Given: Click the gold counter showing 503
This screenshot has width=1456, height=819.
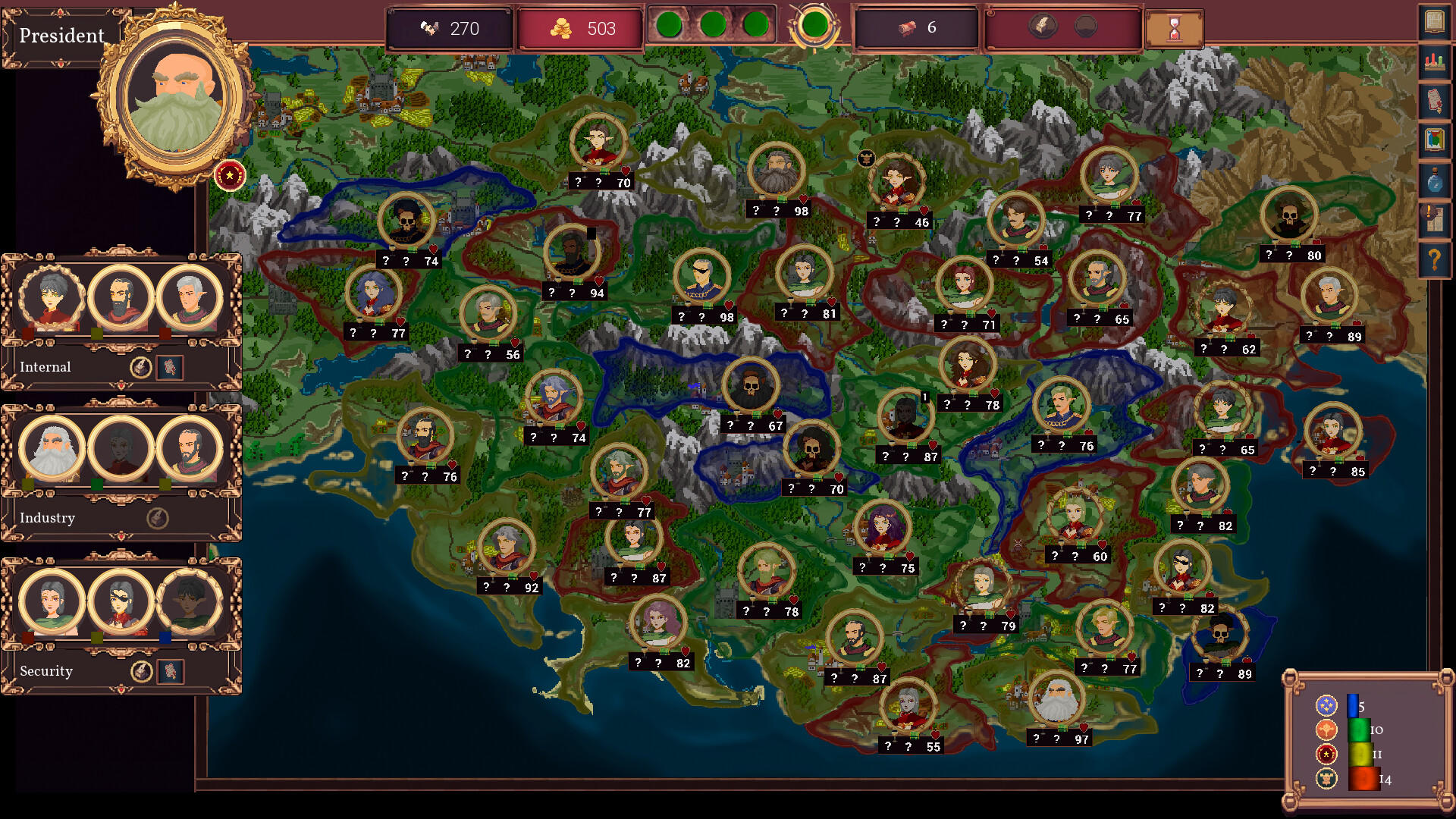Looking at the screenshot, I should (580, 29).
